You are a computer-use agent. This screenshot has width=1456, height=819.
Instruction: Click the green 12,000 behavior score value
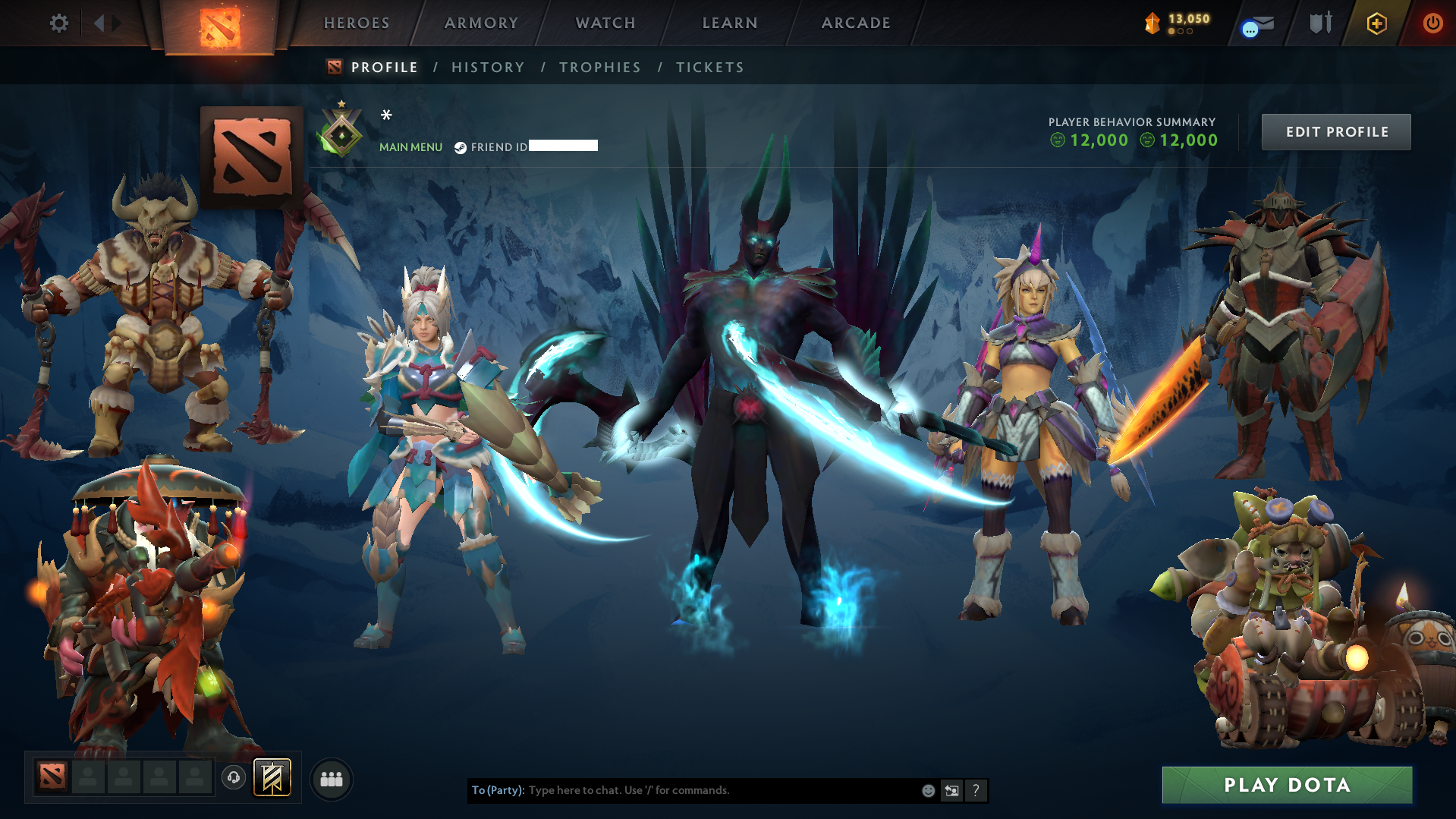point(1098,140)
